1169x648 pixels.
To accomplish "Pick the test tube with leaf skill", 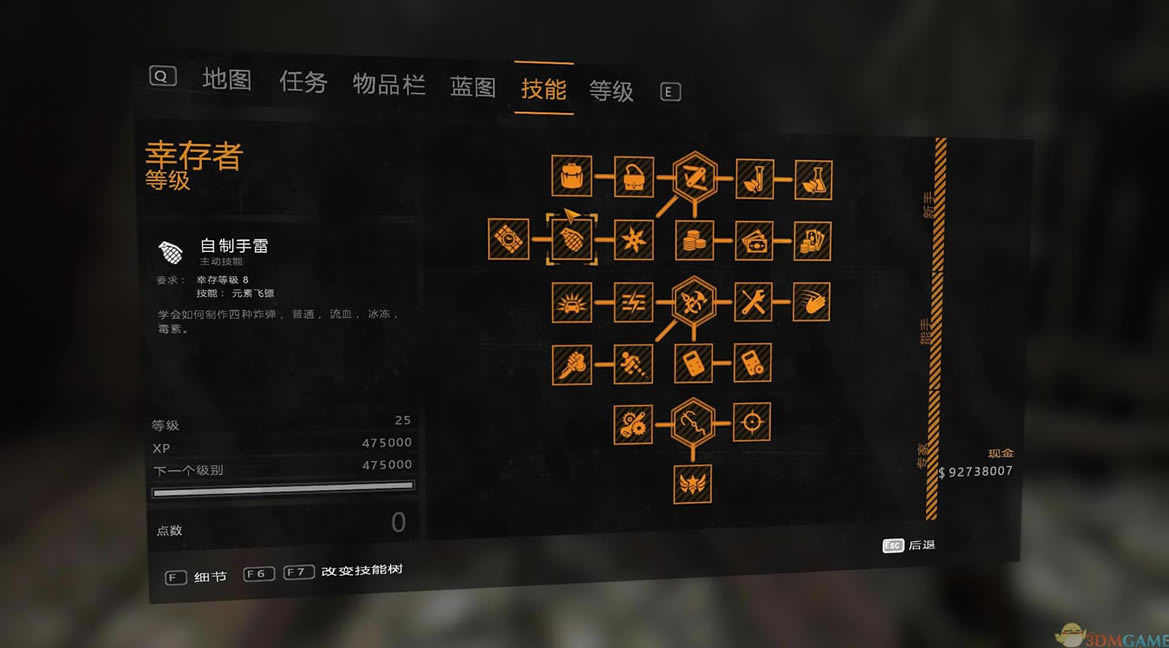I will point(755,179).
